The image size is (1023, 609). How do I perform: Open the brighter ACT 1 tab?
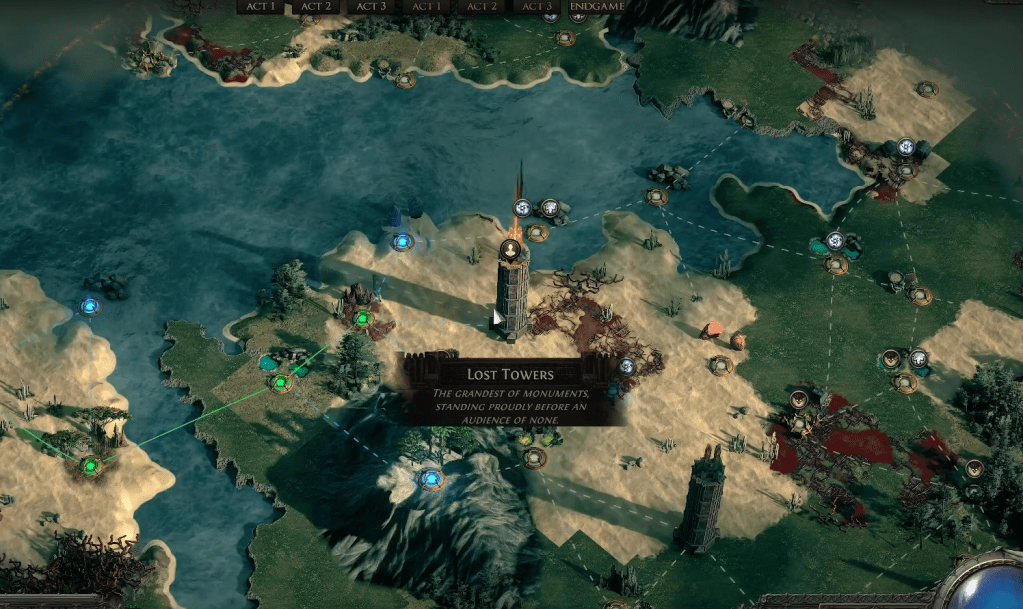[x=262, y=6]
